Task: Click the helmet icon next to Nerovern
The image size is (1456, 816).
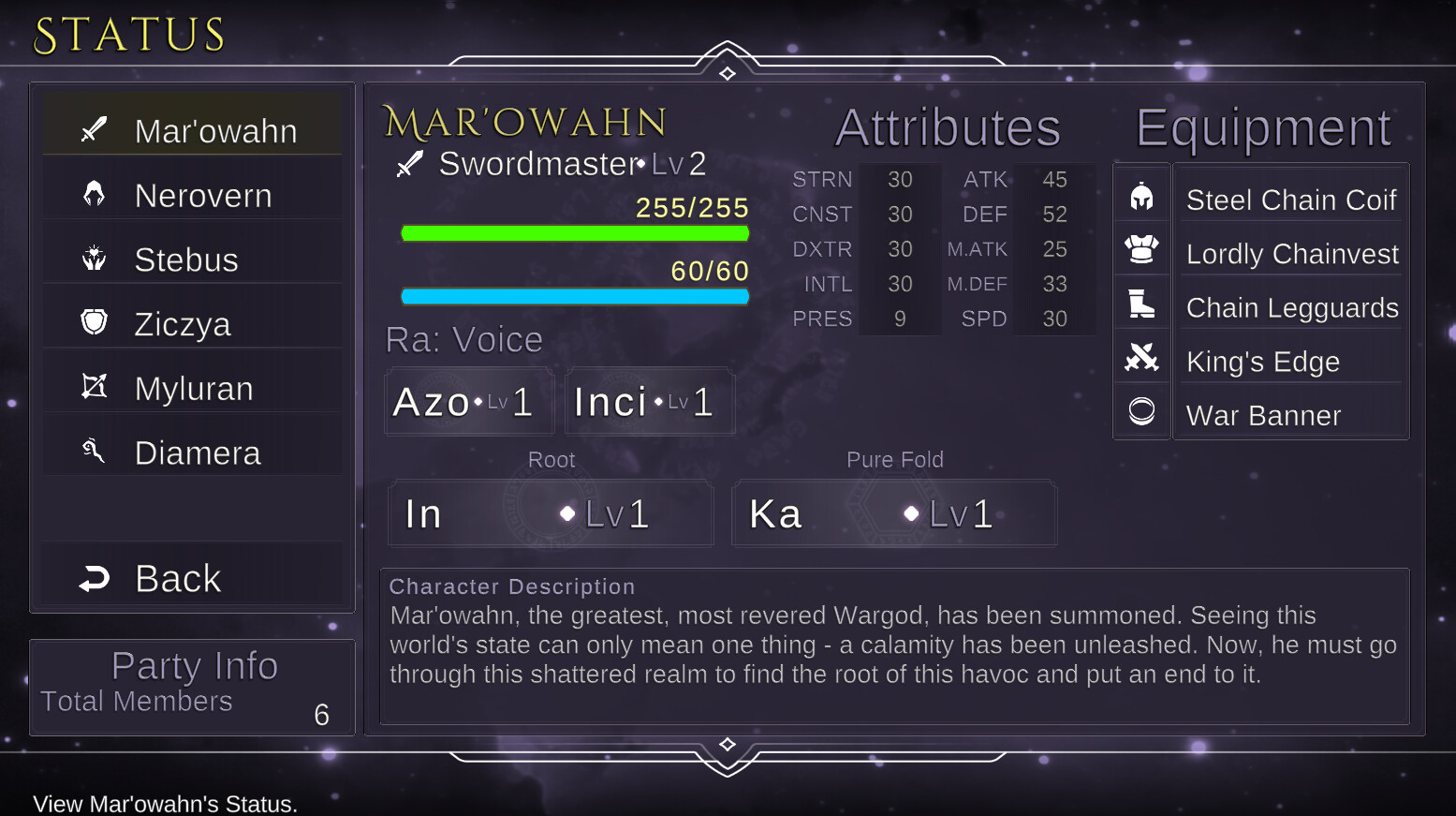Action: (x=93, y=195)
